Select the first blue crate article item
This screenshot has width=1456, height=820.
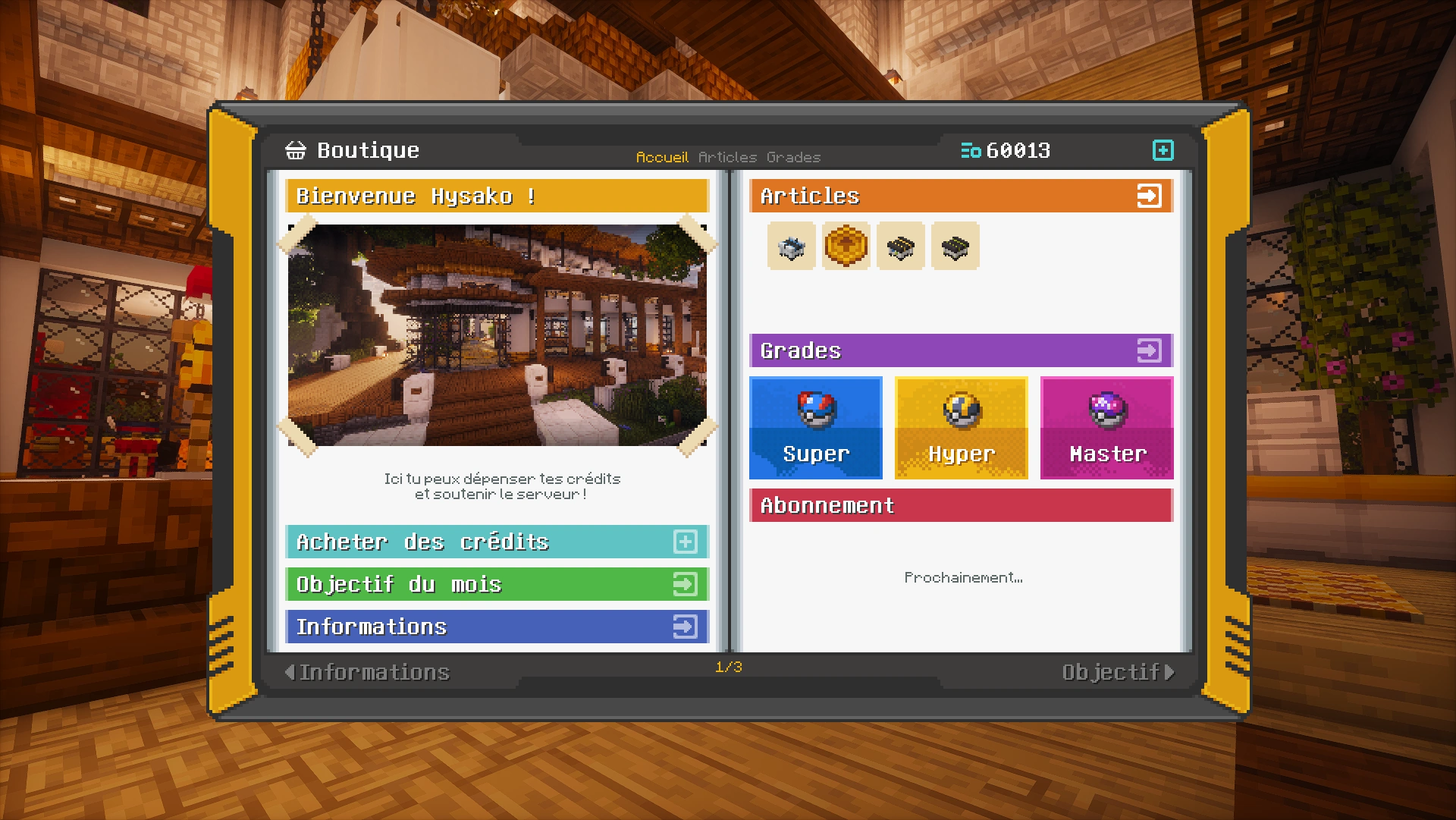pos(791,246)
